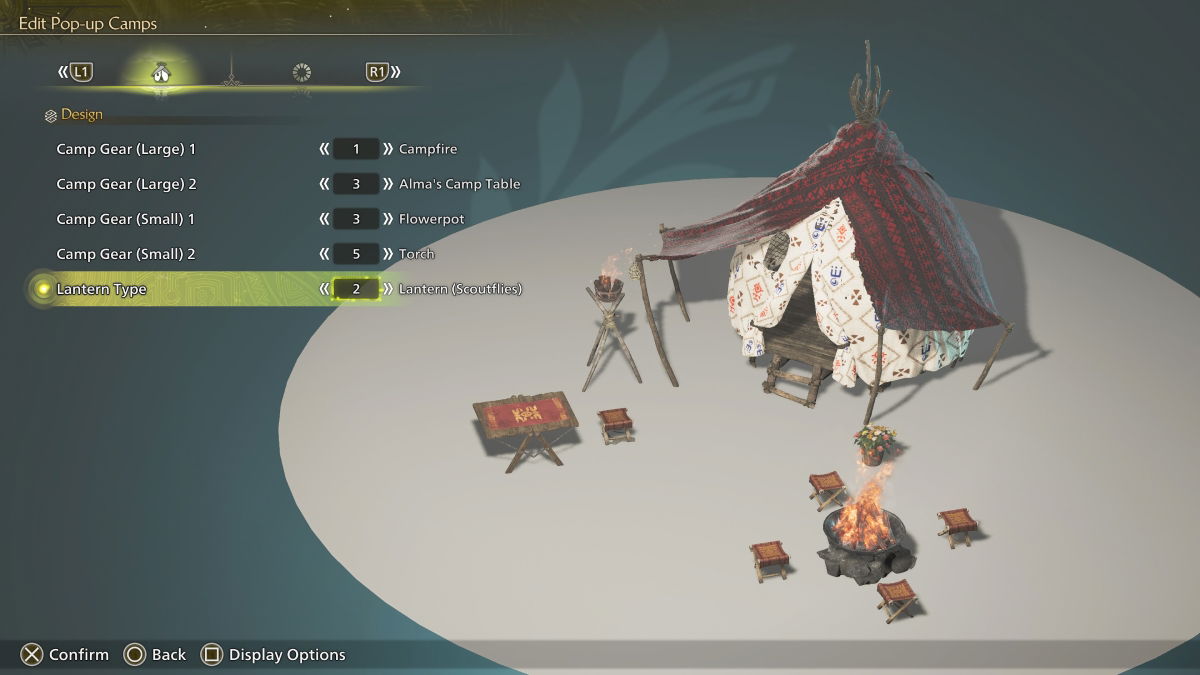Viewport: 1200px width, 675px height.
Task: Click left arrow for Camp Gear (Small) 1
Action: click(324, 219)
